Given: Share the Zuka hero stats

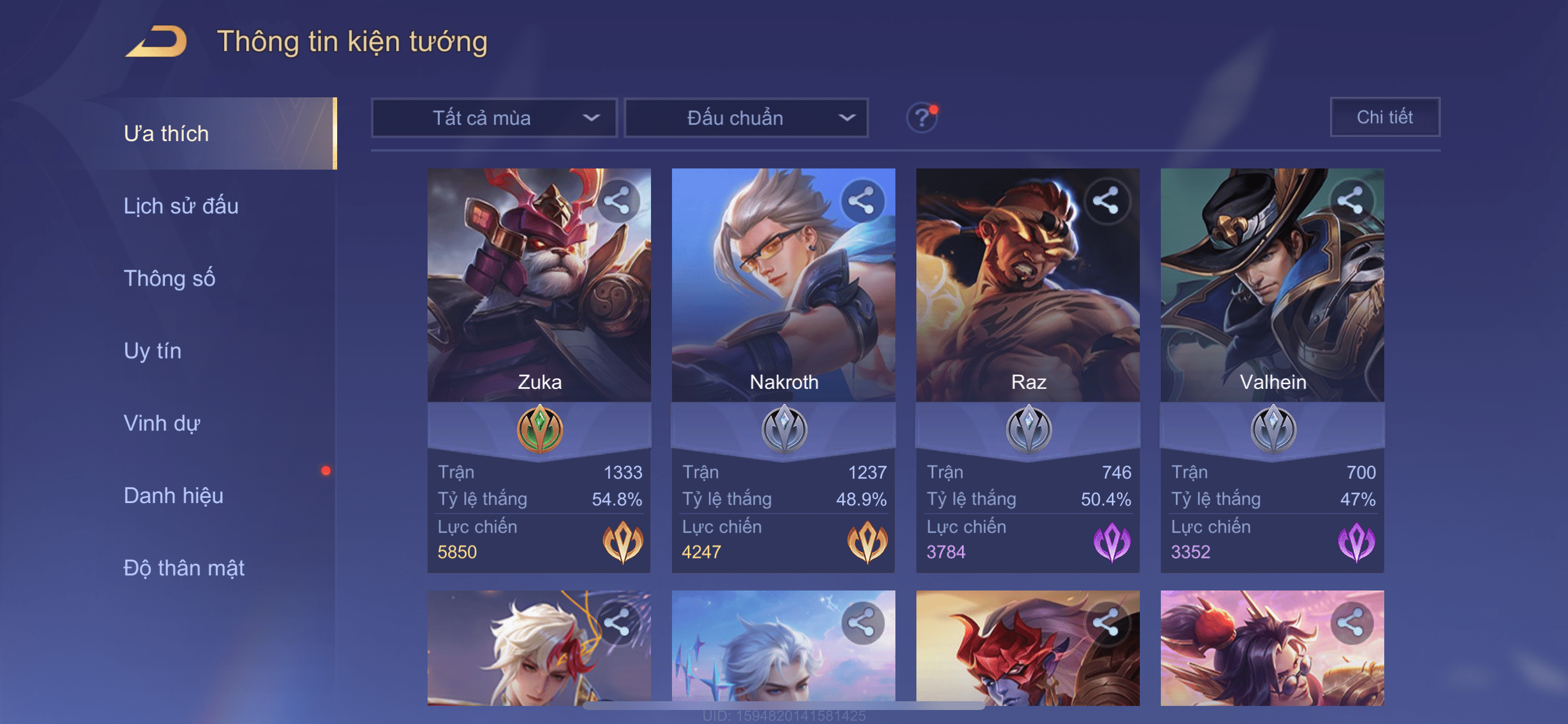Looking at the screenshot, I should tap(617, 201).
